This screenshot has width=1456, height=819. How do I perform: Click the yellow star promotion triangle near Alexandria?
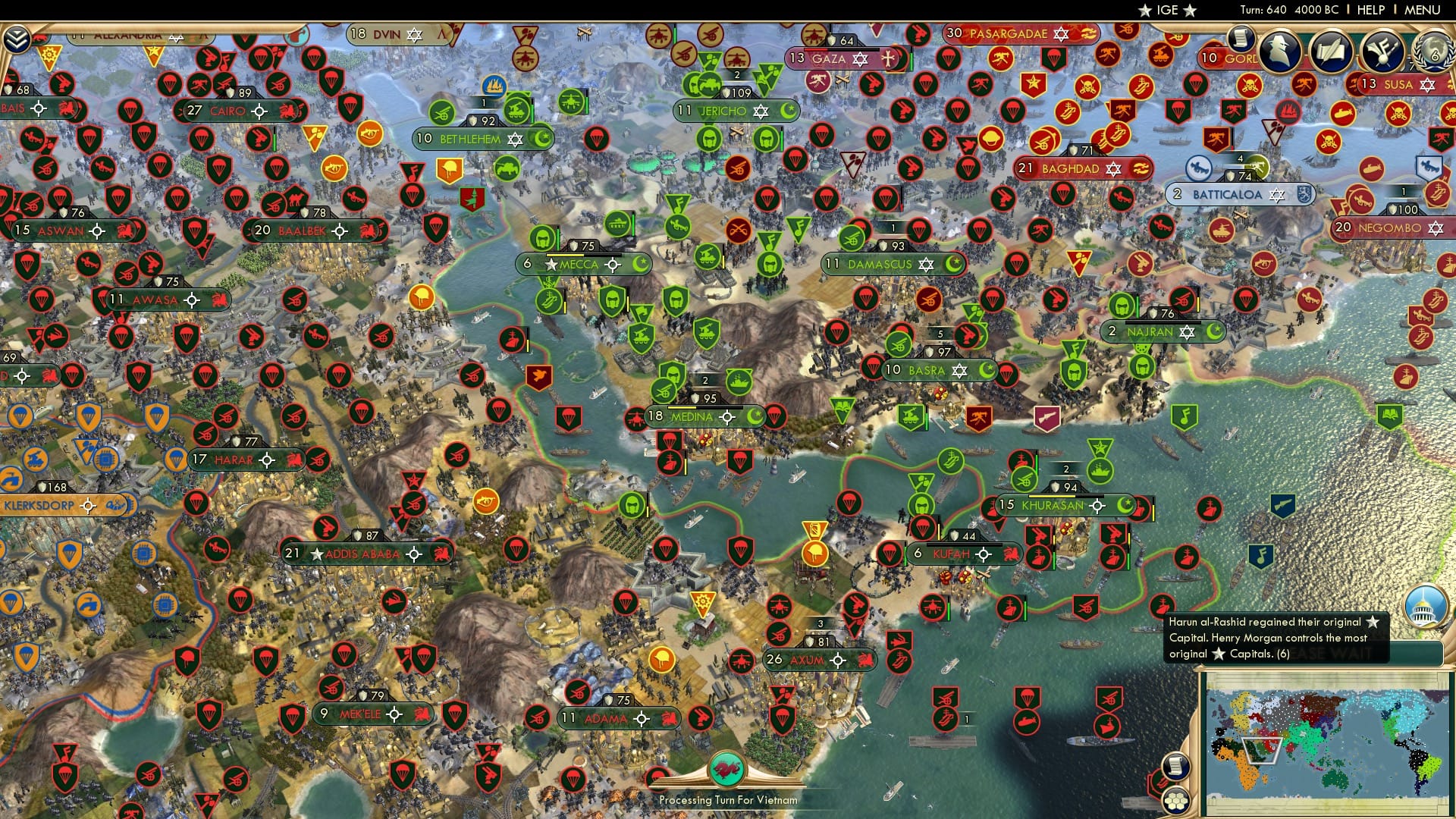pos(154,52)
